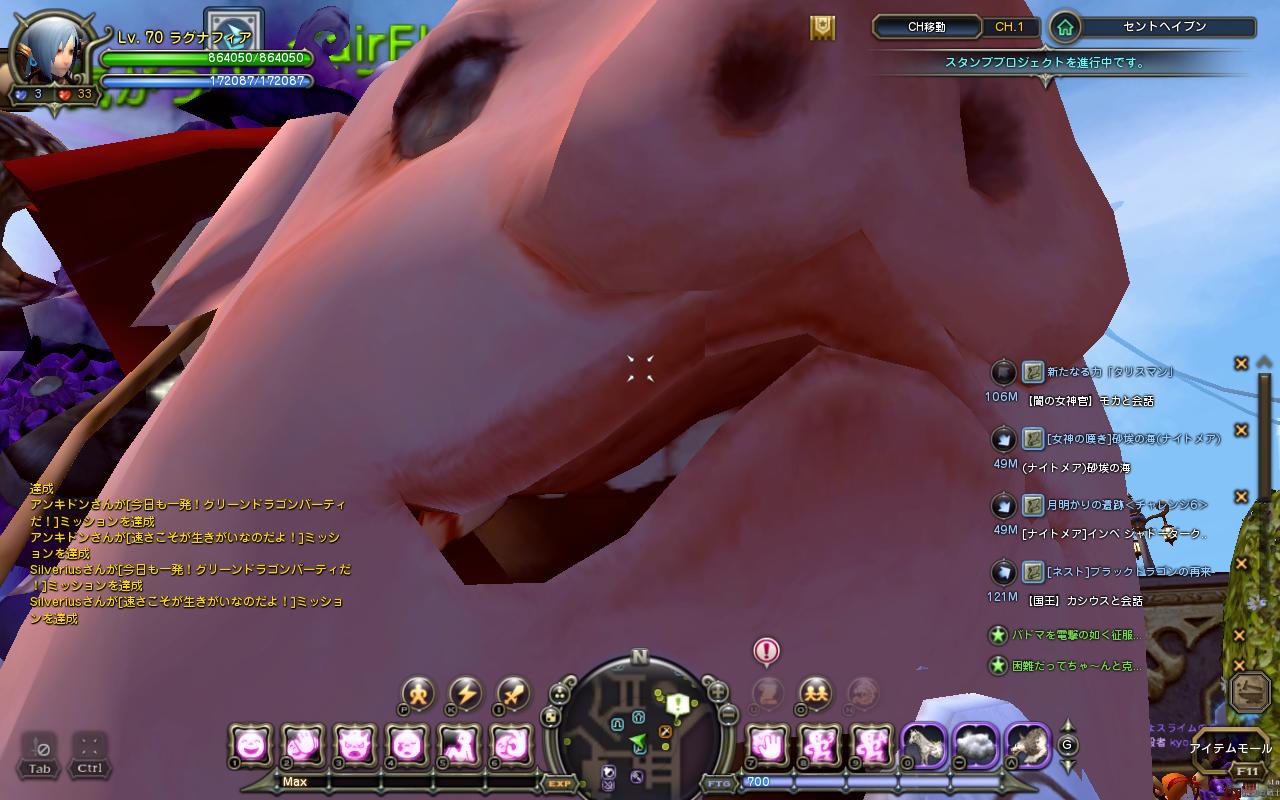The height and width of the screenshot is (800, 1280).
Task: Zoom in the minimap with plus button
Action: click(x=717, y=691)
